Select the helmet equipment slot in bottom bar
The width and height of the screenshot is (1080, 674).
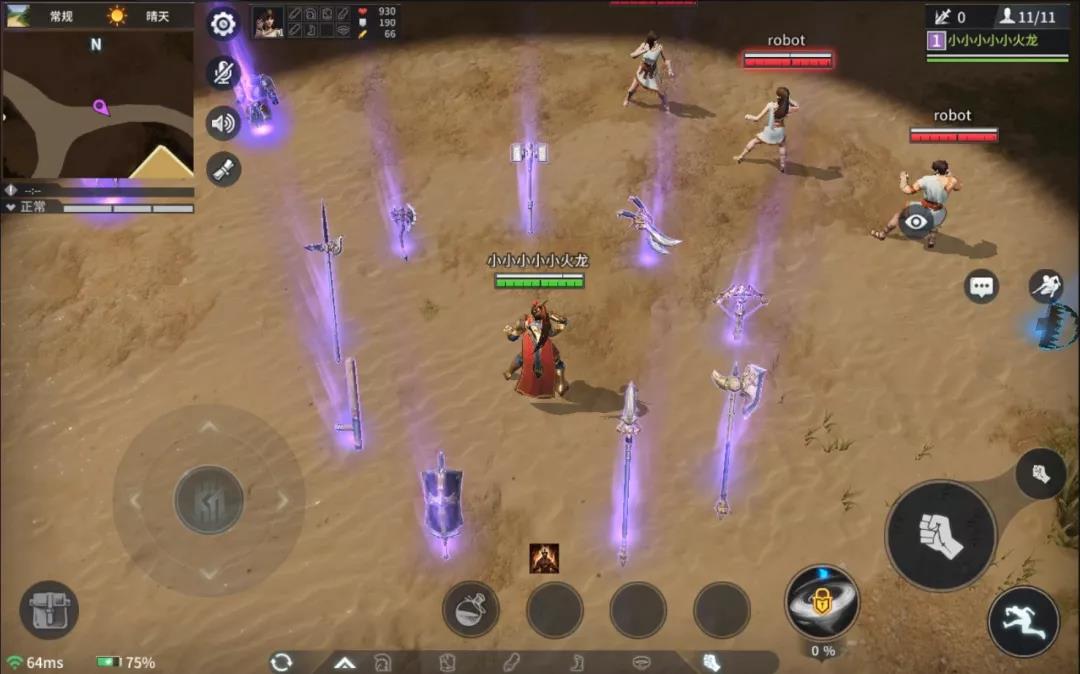click(x=383, y=662)
